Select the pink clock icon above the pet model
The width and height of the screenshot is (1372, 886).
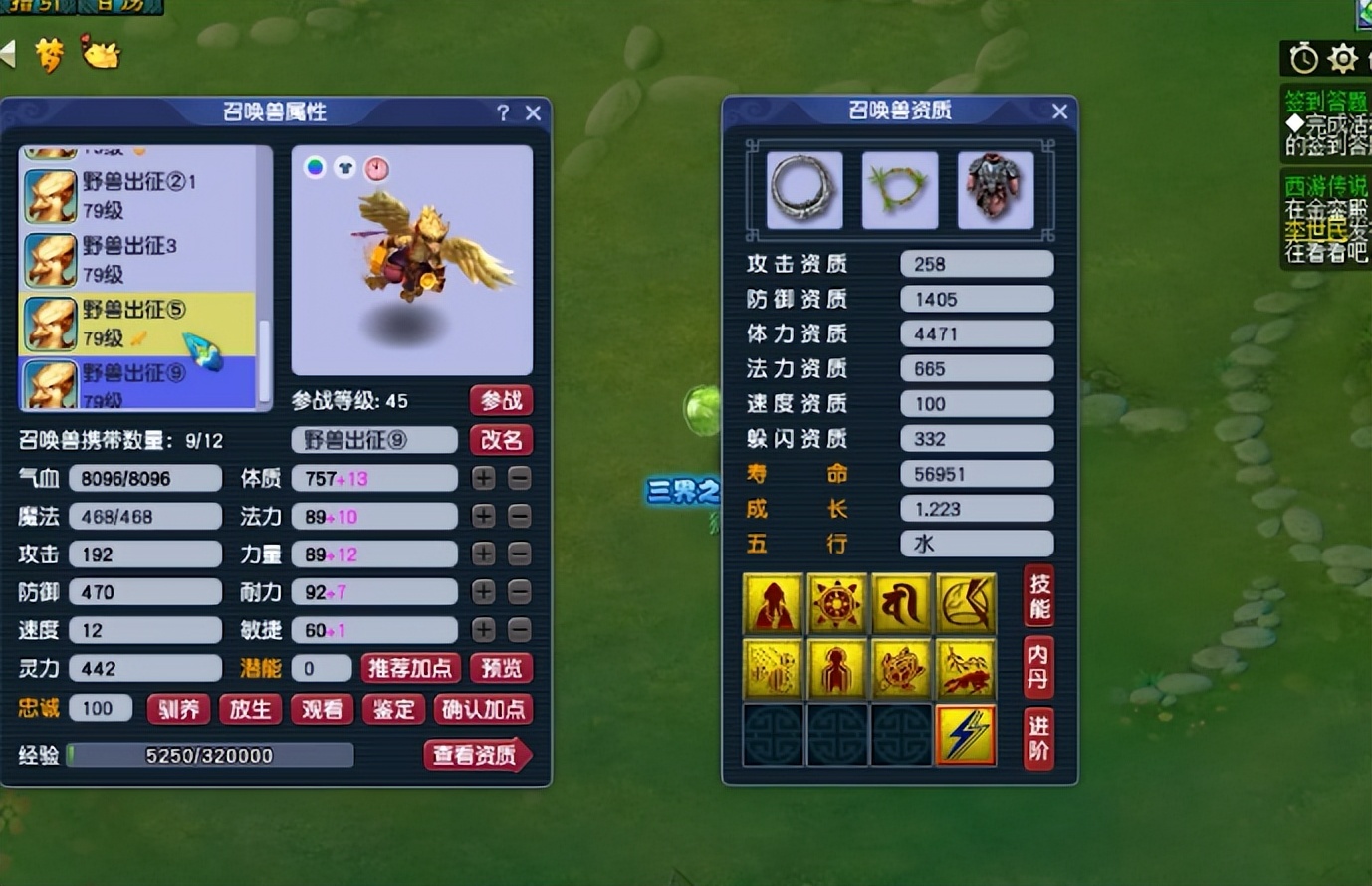[375, 169]
